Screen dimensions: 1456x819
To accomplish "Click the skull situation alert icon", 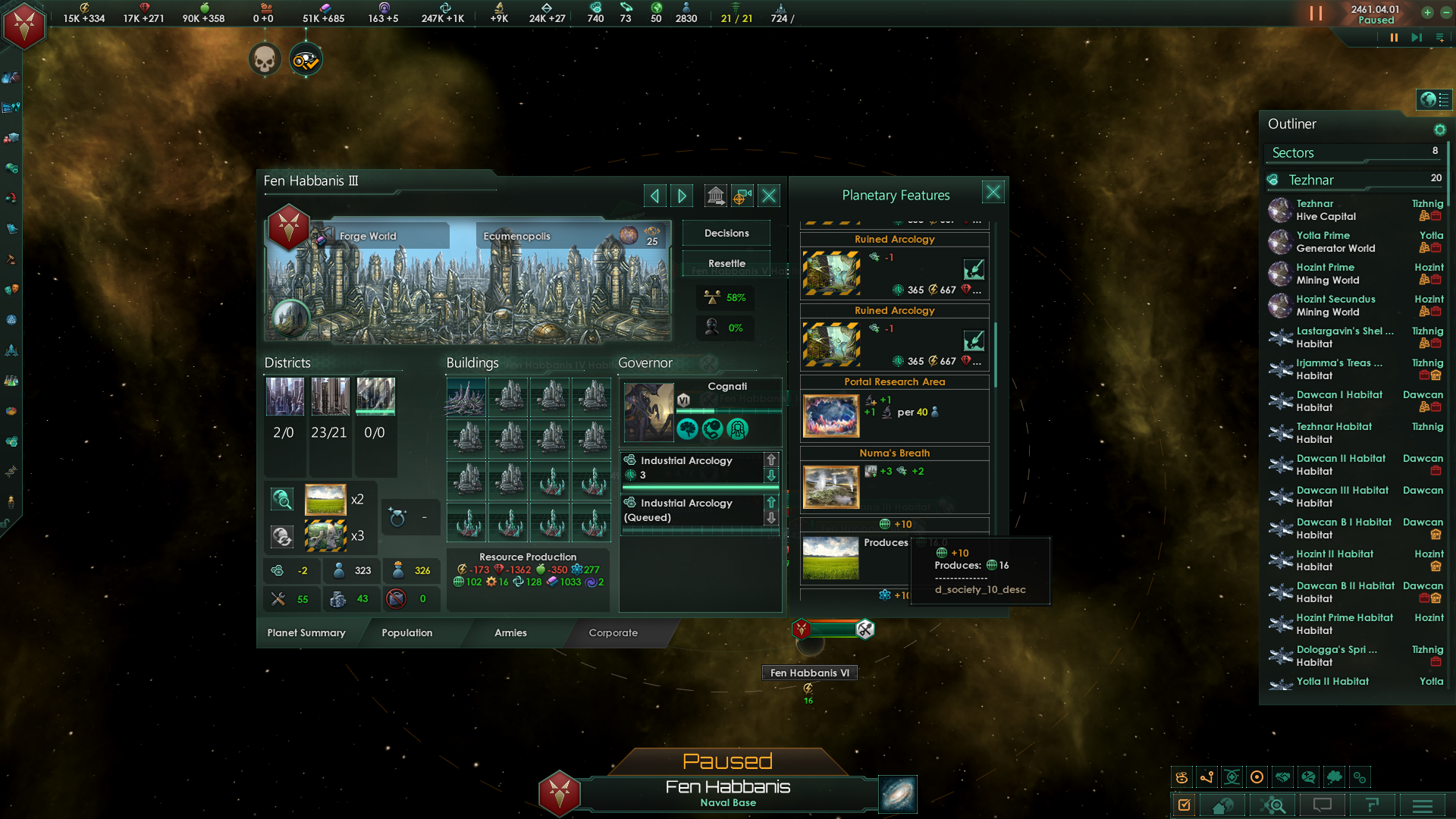I will [265, 59].
